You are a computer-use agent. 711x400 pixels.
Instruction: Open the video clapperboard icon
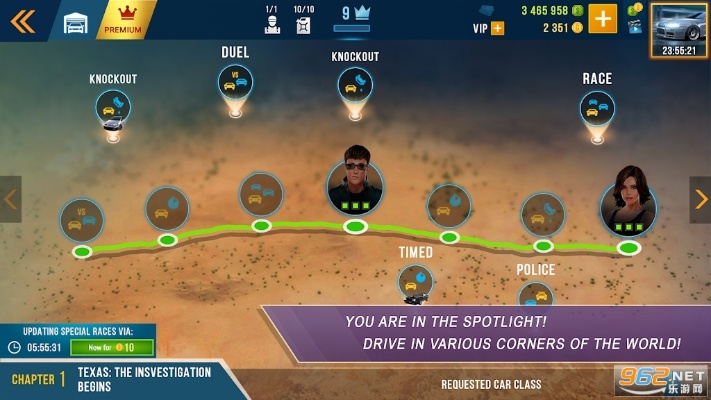(634, 28)
